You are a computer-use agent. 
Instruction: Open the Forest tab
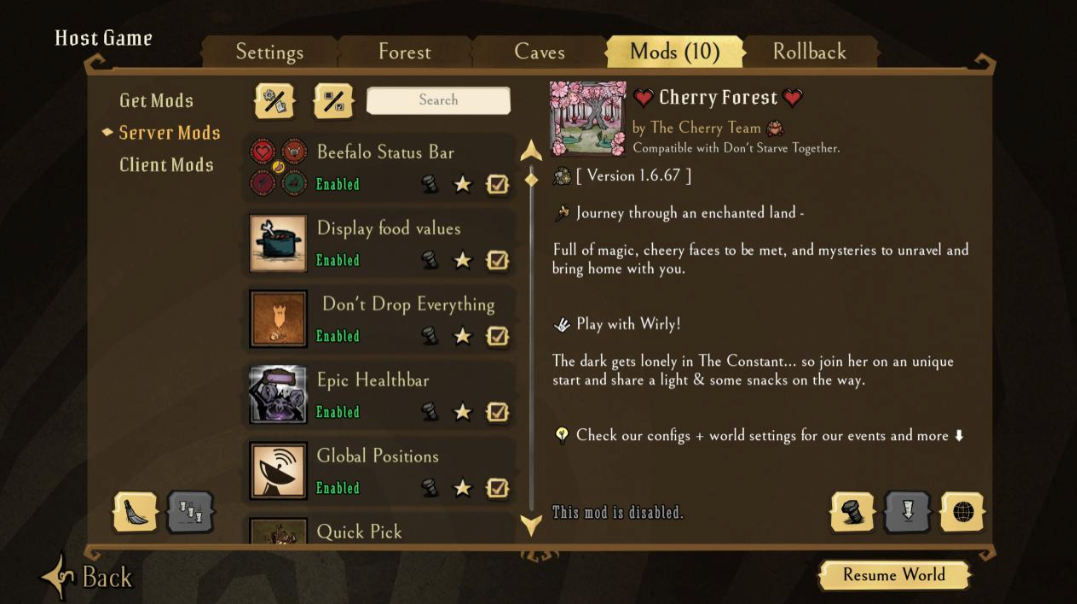404,52
